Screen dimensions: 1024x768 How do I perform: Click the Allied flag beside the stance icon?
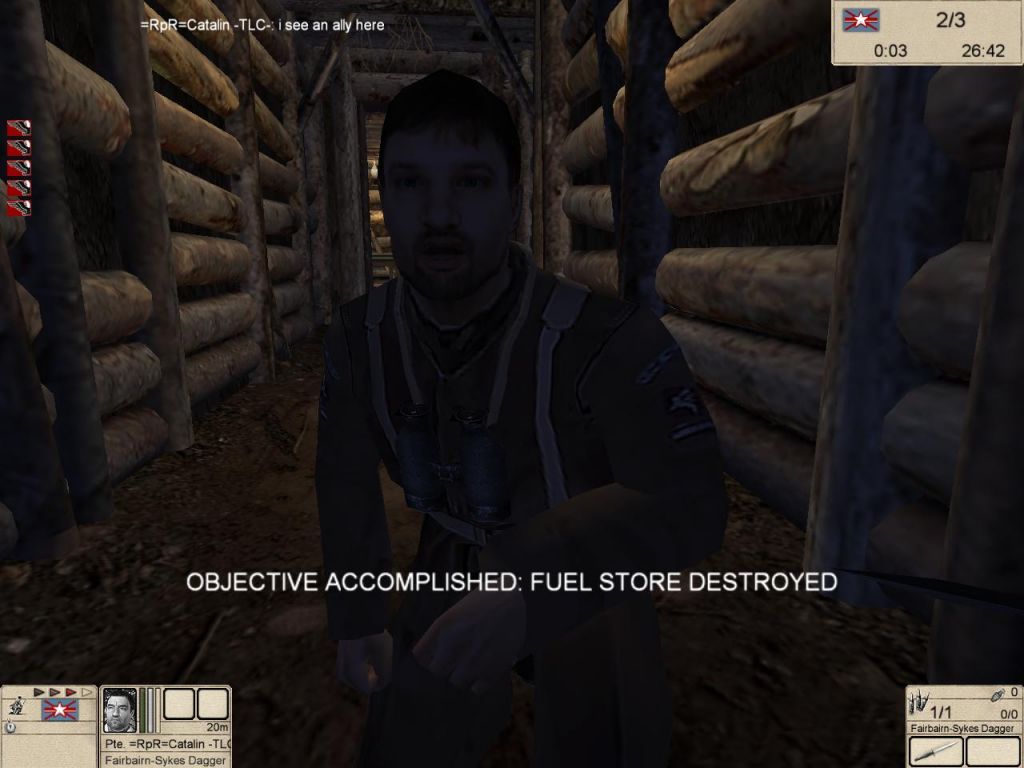59,711
